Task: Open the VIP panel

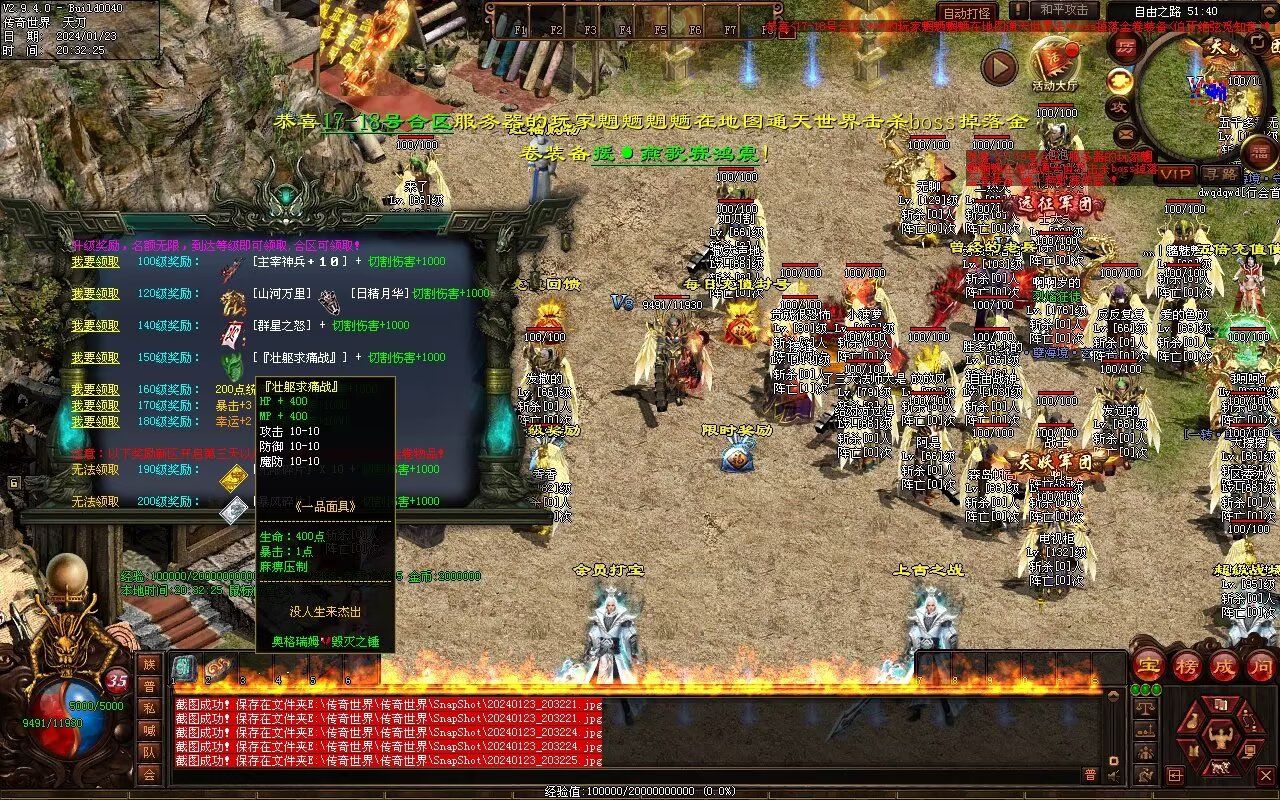Action: point(1175,173)
